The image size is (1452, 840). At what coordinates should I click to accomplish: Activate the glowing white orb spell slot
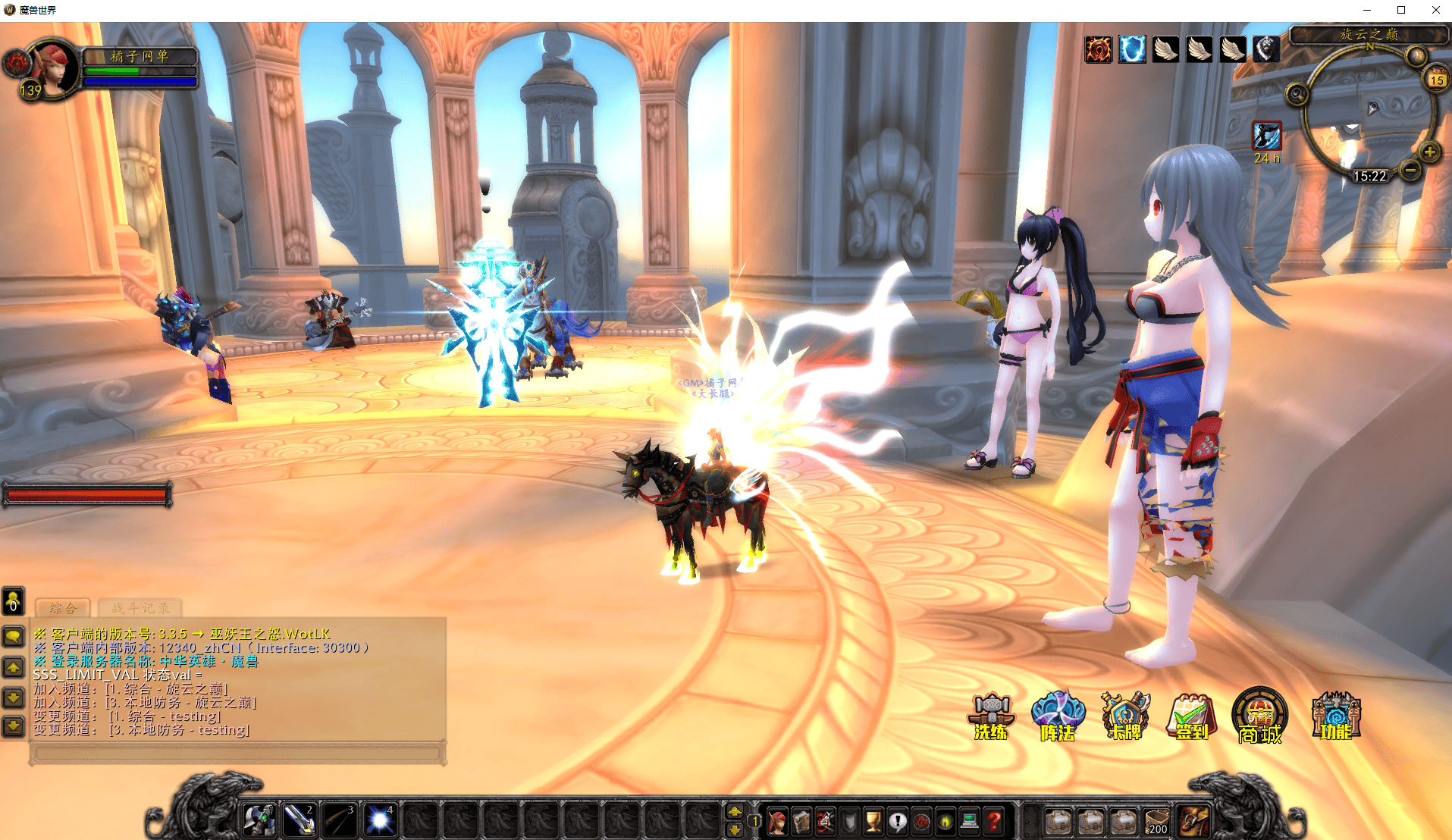click(379, 821)
